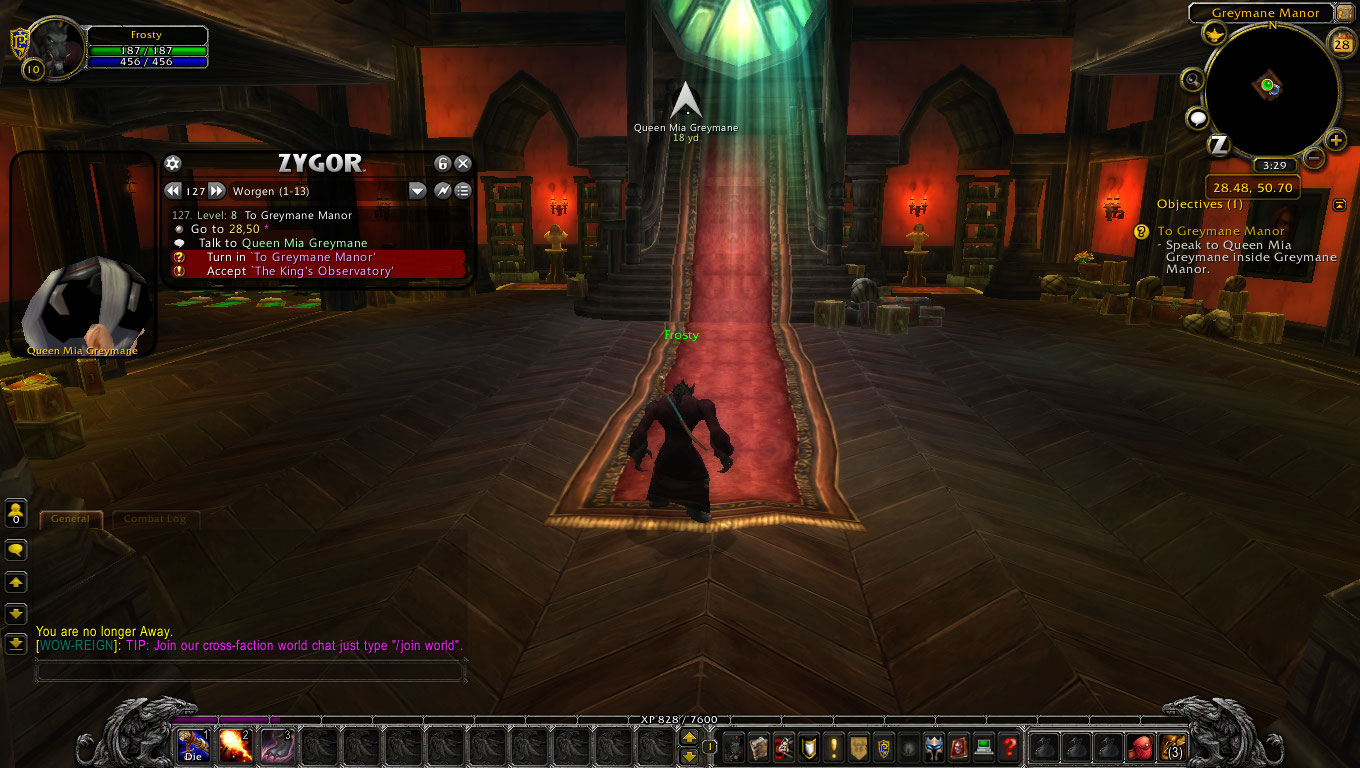Open the Zygor guide settings gear
Screen dimensions: 1360x768
[172, 163]
